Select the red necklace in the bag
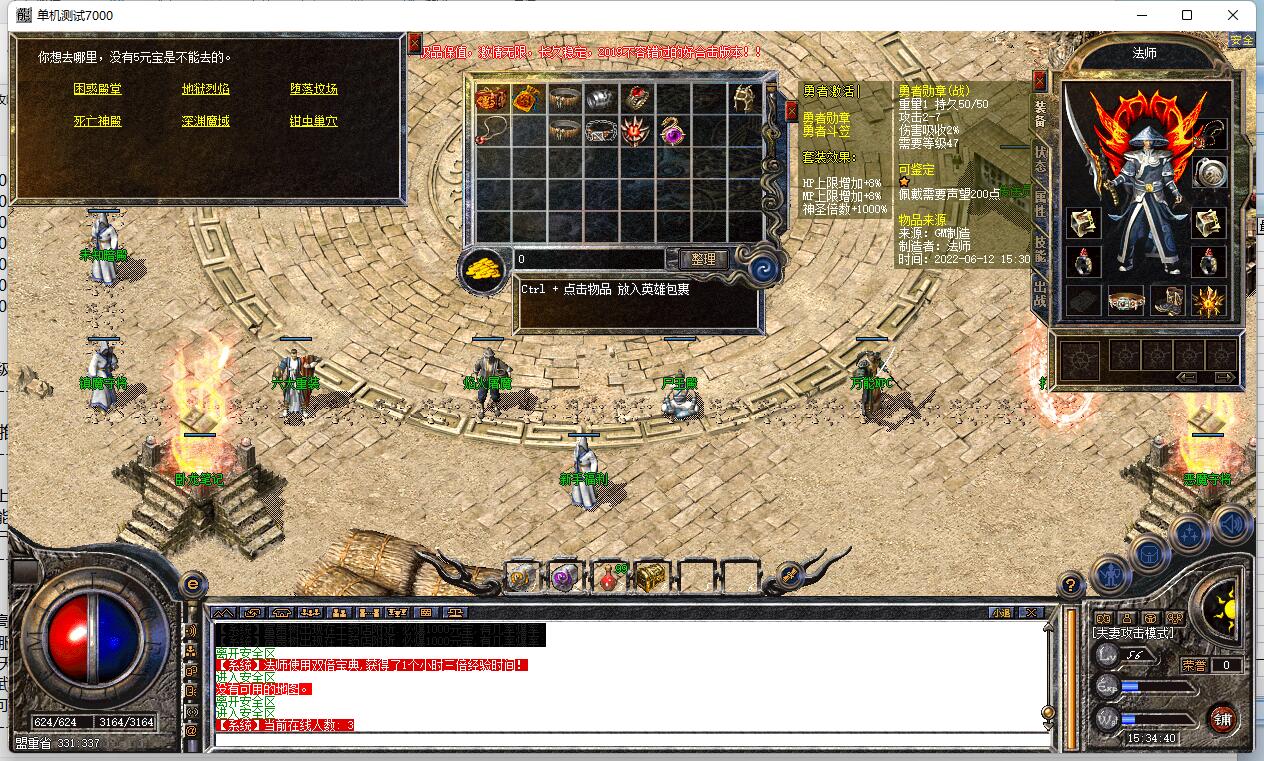1264x761 pixels. click(x=491, y=131)
